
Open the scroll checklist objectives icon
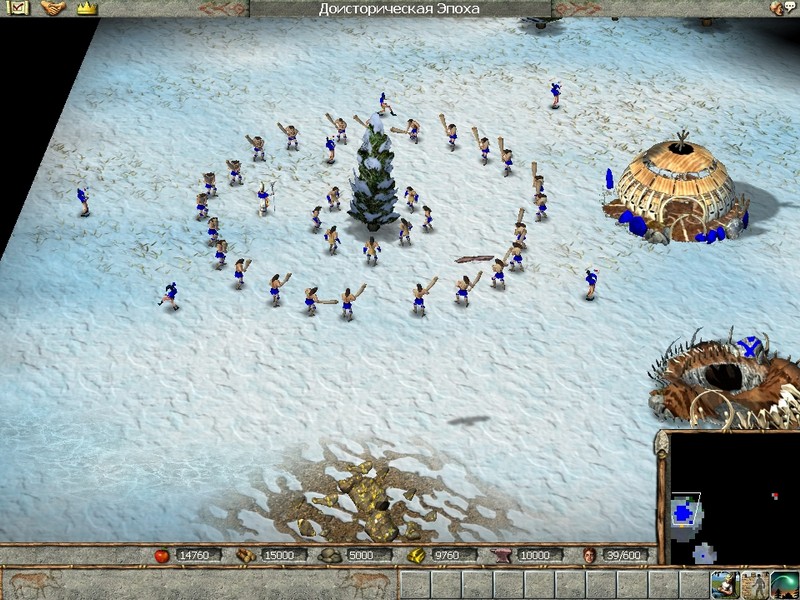18,8
